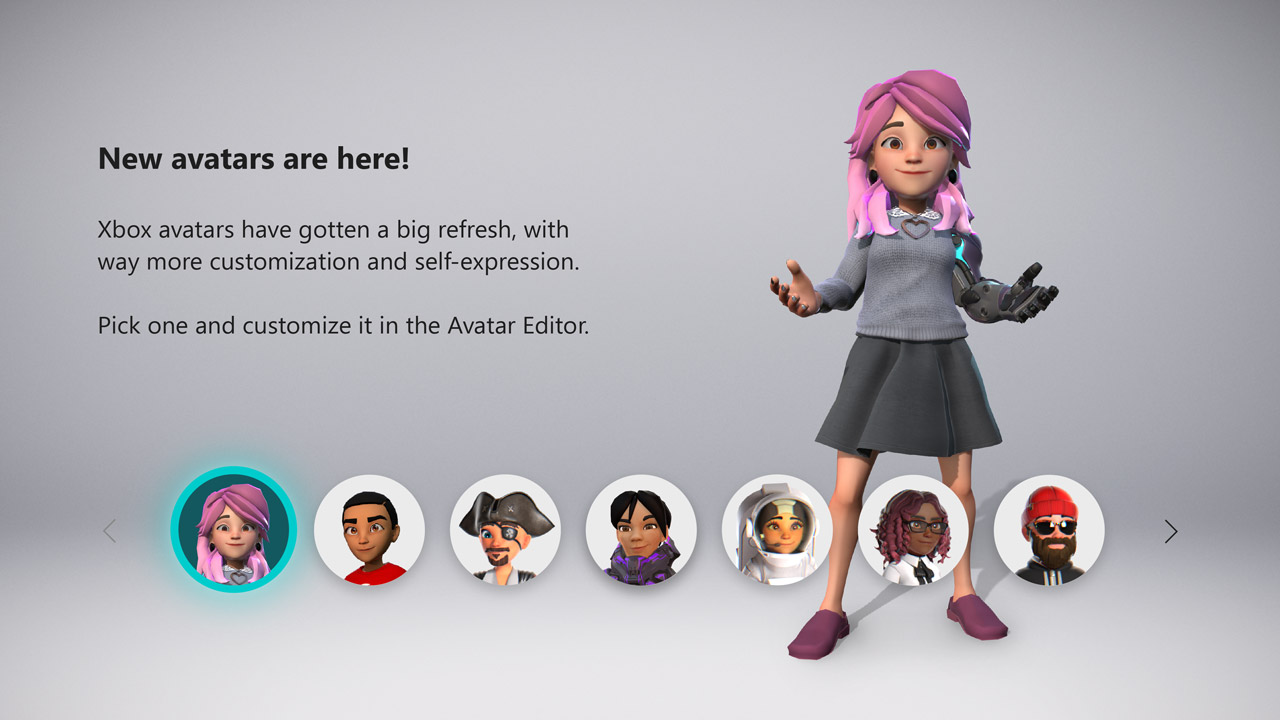Choose the astronaut avatar in the helmet

[778, 528]
